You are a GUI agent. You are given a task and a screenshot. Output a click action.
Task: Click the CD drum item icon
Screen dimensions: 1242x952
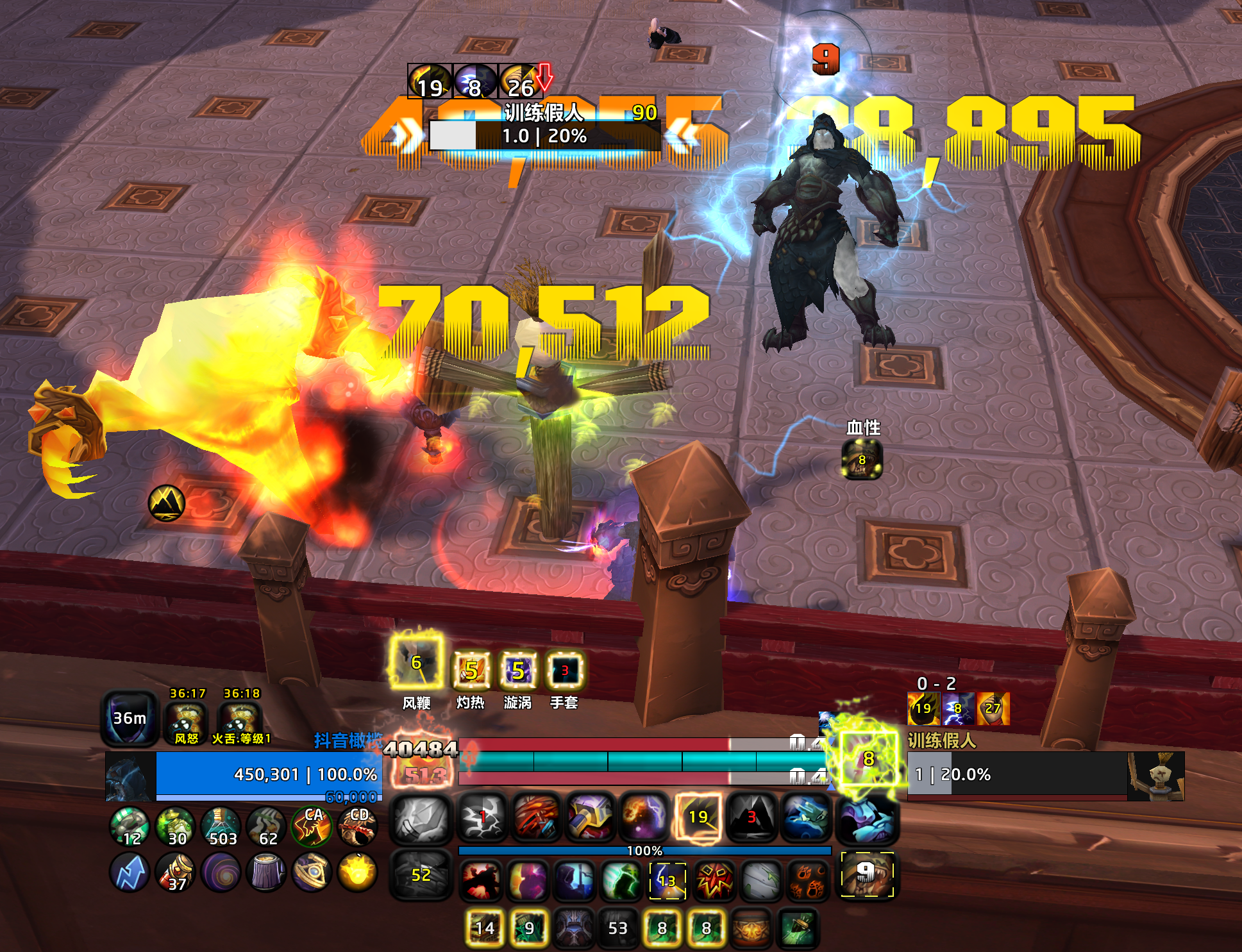(x=358, y=826)
